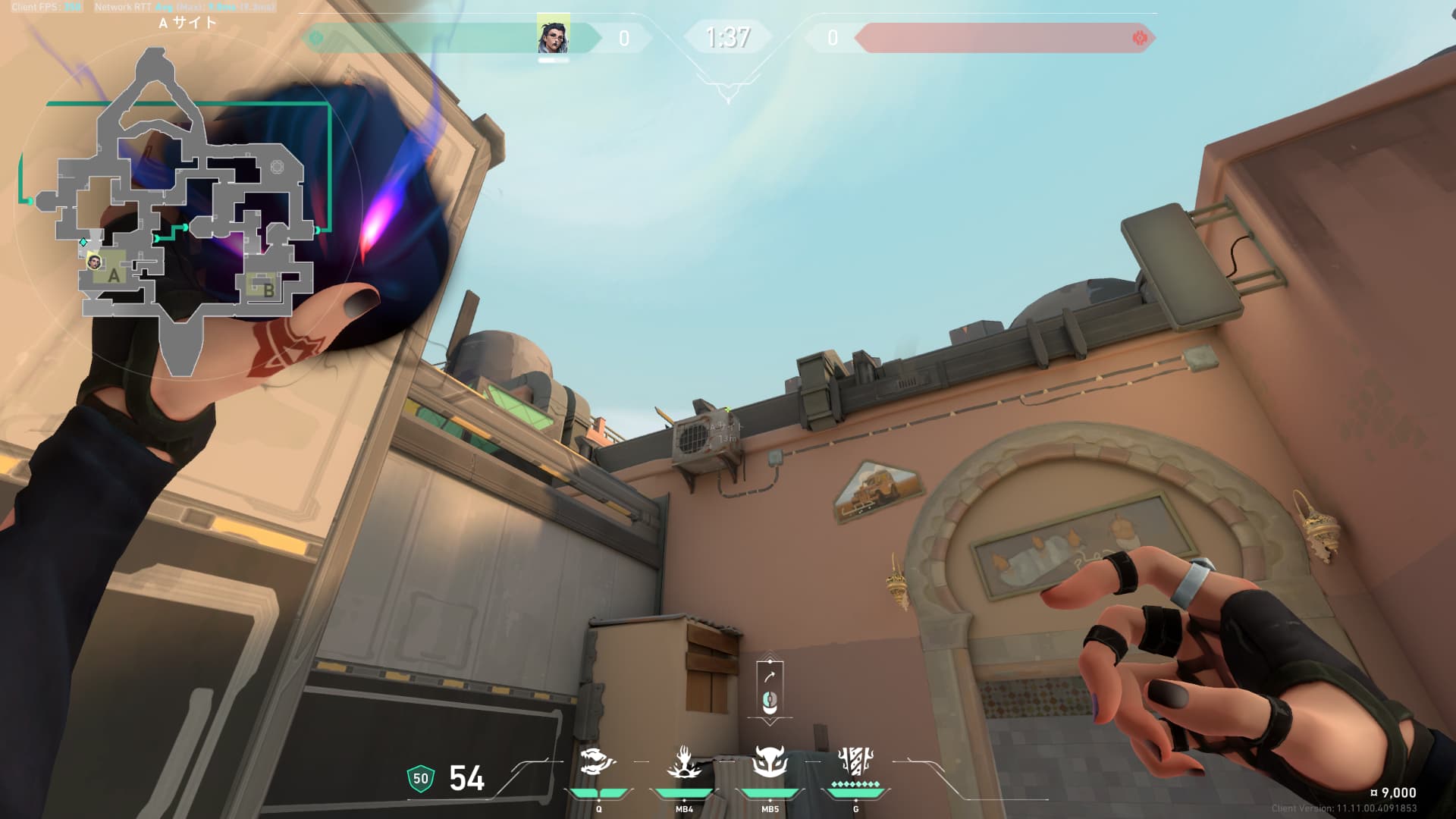Select the A site marker on the minimap

[x=114, y=276]
